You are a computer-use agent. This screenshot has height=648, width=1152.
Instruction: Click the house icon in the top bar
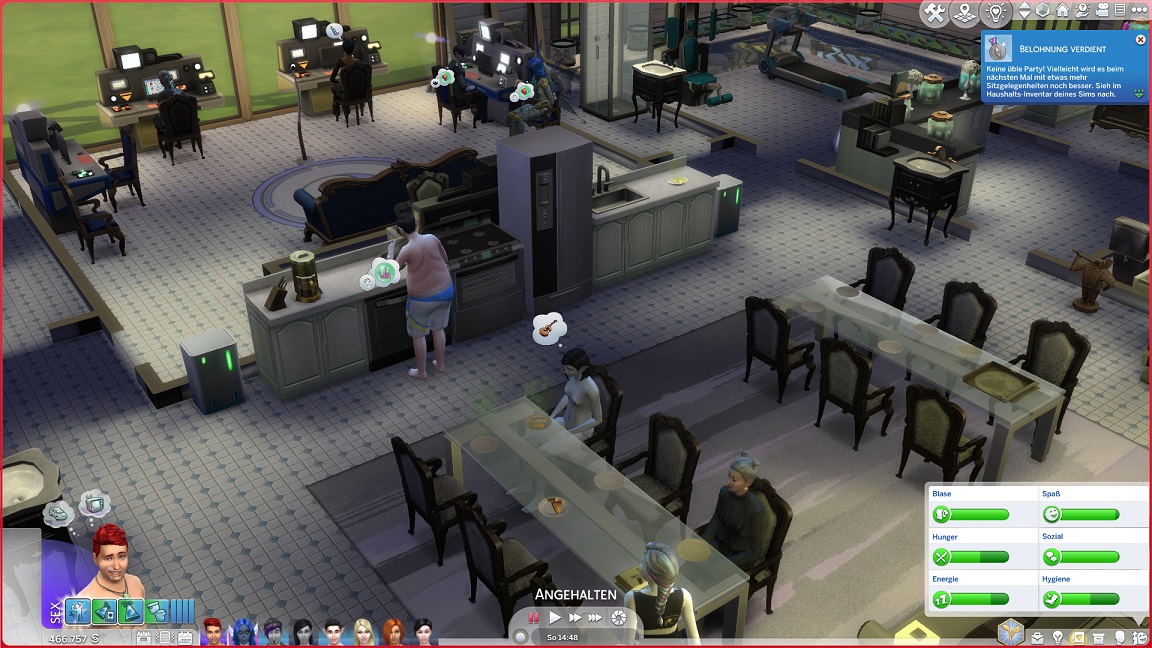point(1062,12)
